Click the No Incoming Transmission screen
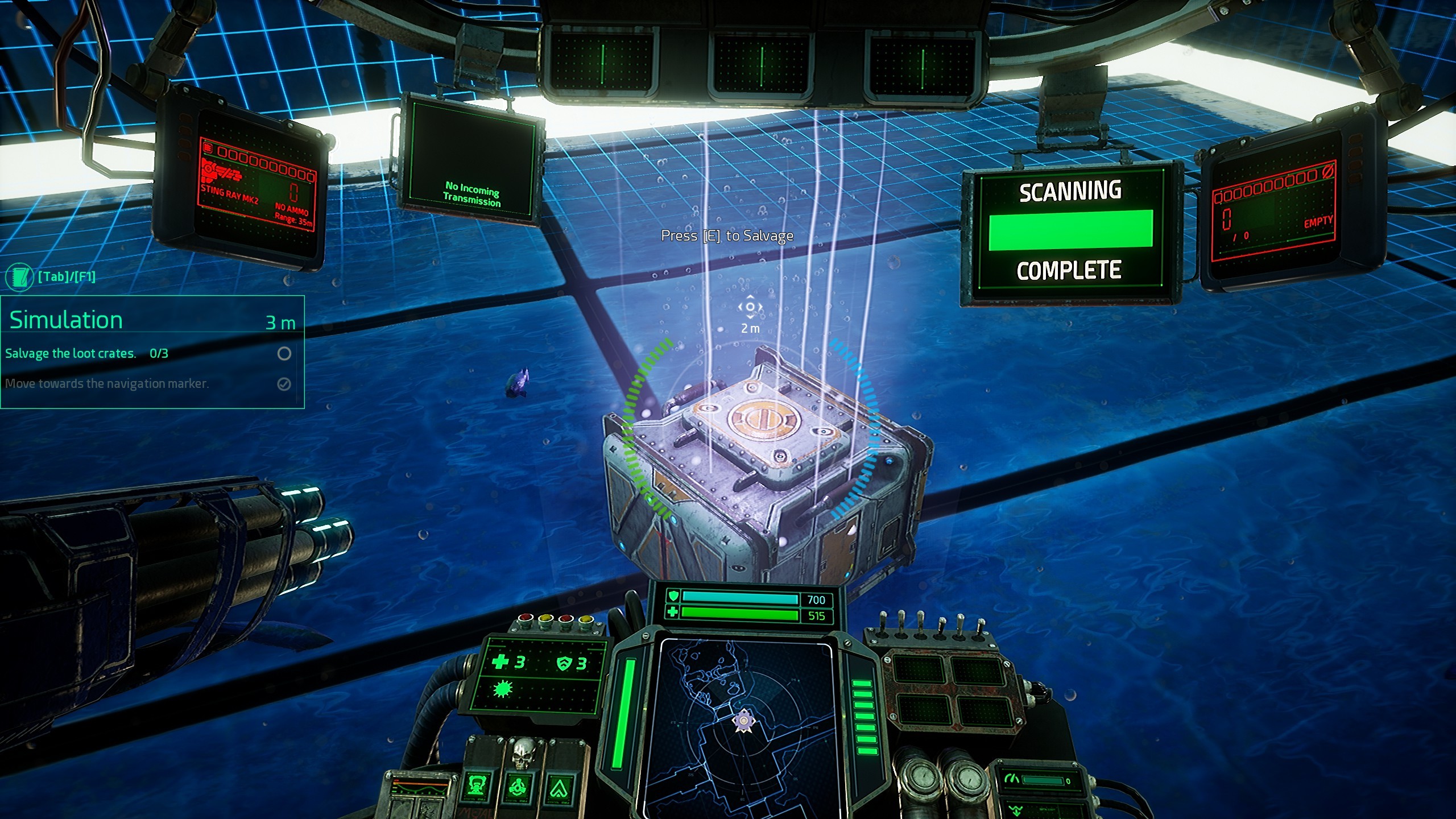This screenshot has height=819, width=1456. pos(472,159)
